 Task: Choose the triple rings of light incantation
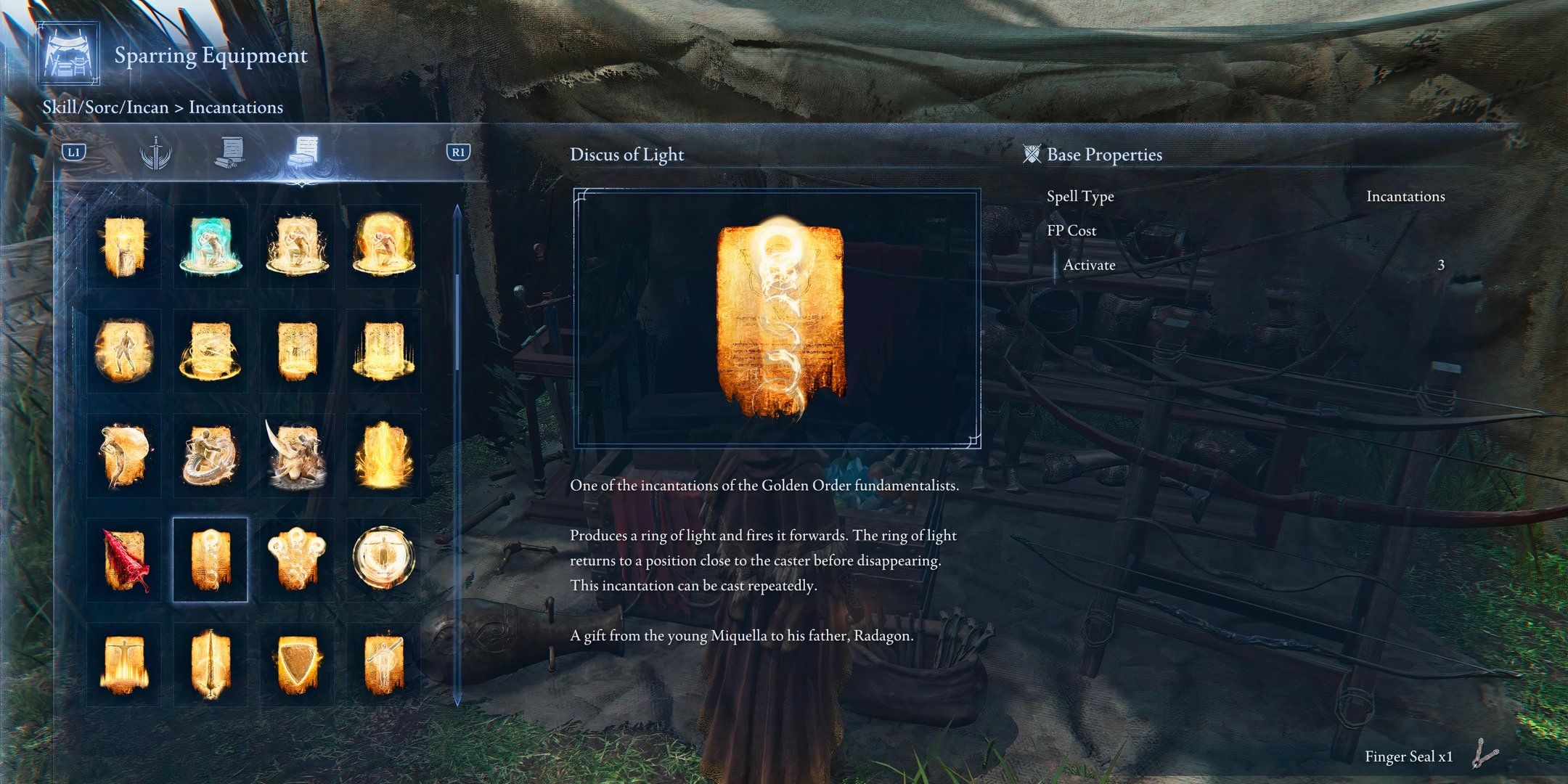296,560
